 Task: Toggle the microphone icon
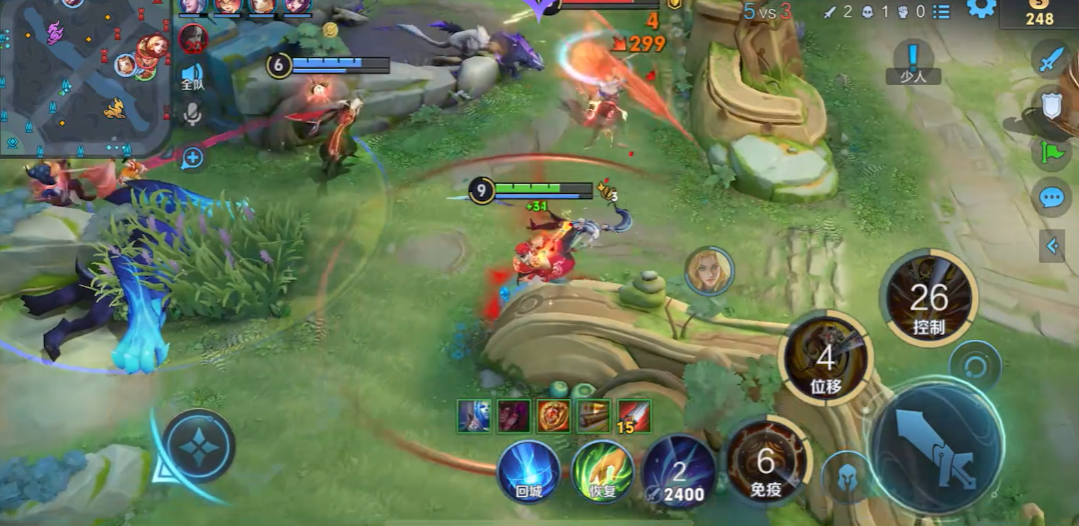pyautogui.click(x=192, y=114)
